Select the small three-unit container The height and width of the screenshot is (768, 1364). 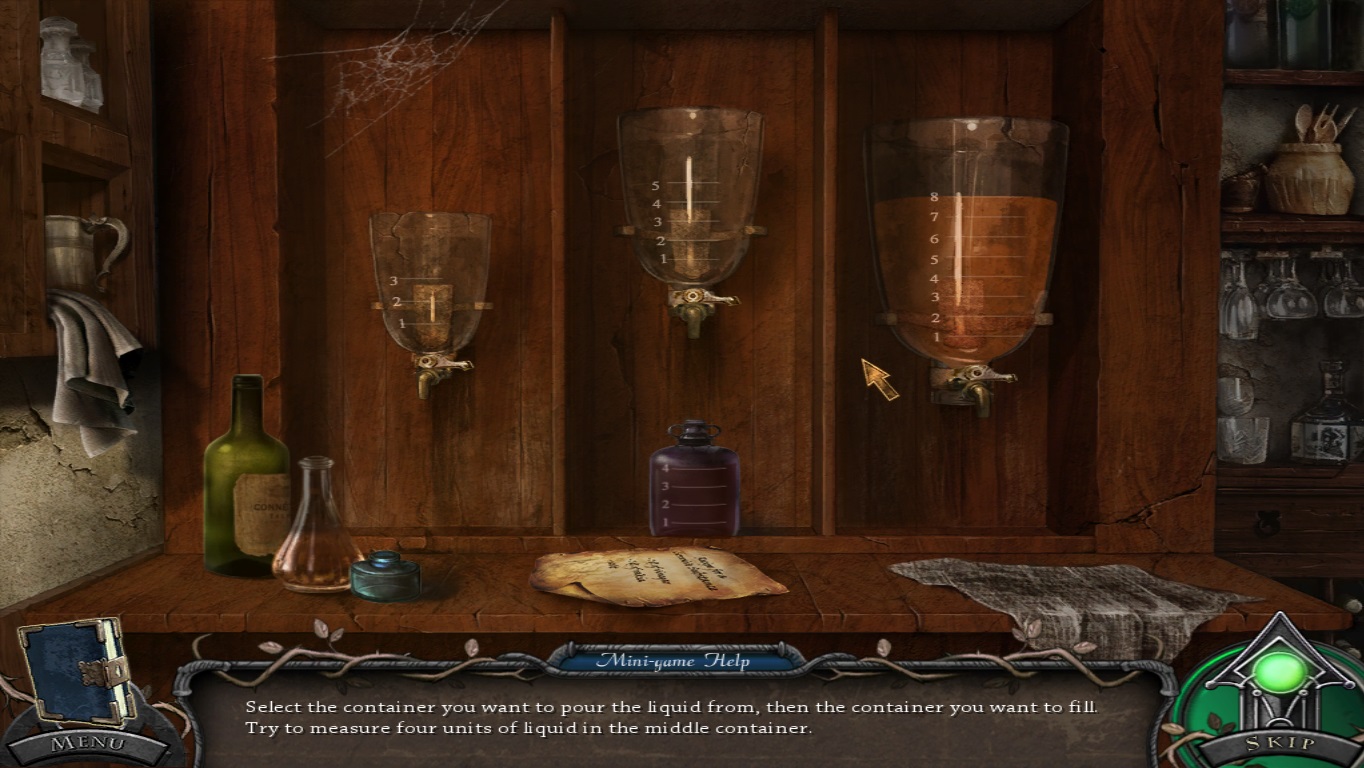tap(430, 283)
